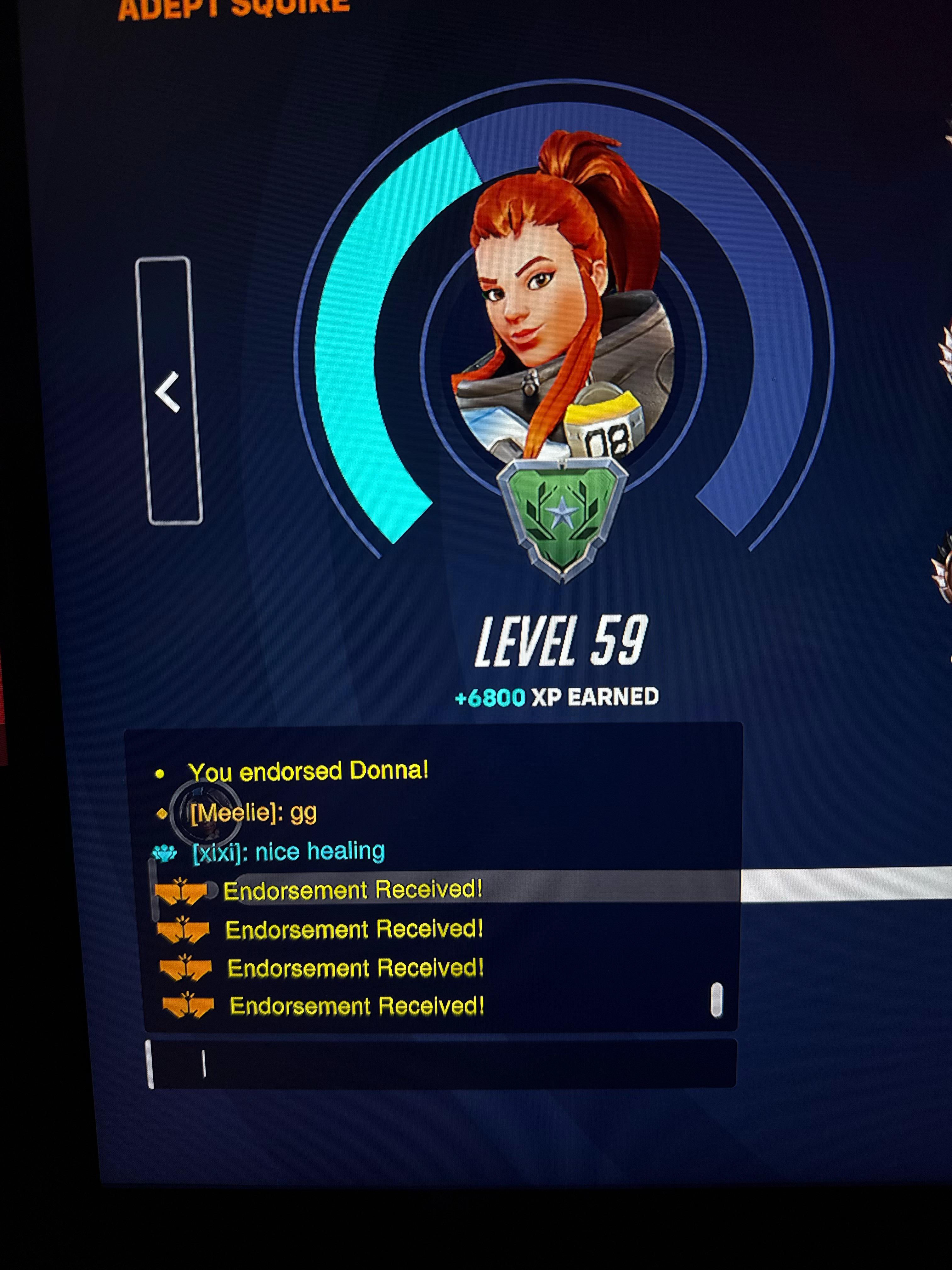Select the Meelie gg chat message
This screenshot has height=1270, width=952.
click(x=253, y=813)
